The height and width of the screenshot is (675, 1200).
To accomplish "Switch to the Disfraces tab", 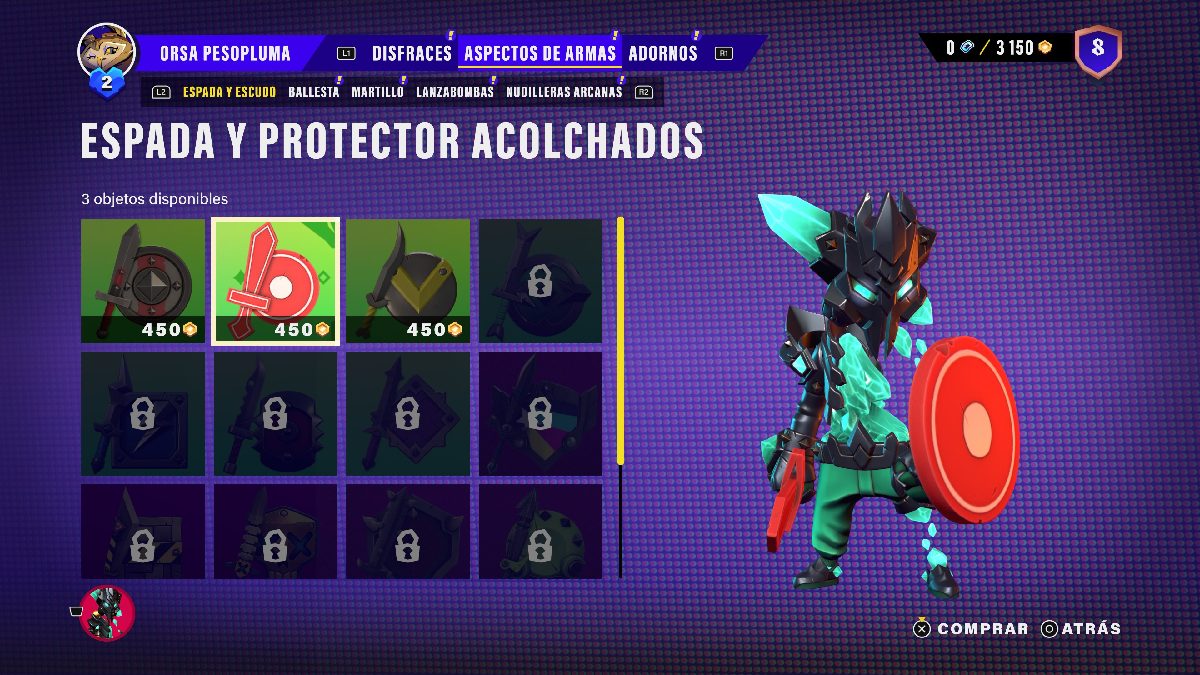I will (x=411, y=53).
